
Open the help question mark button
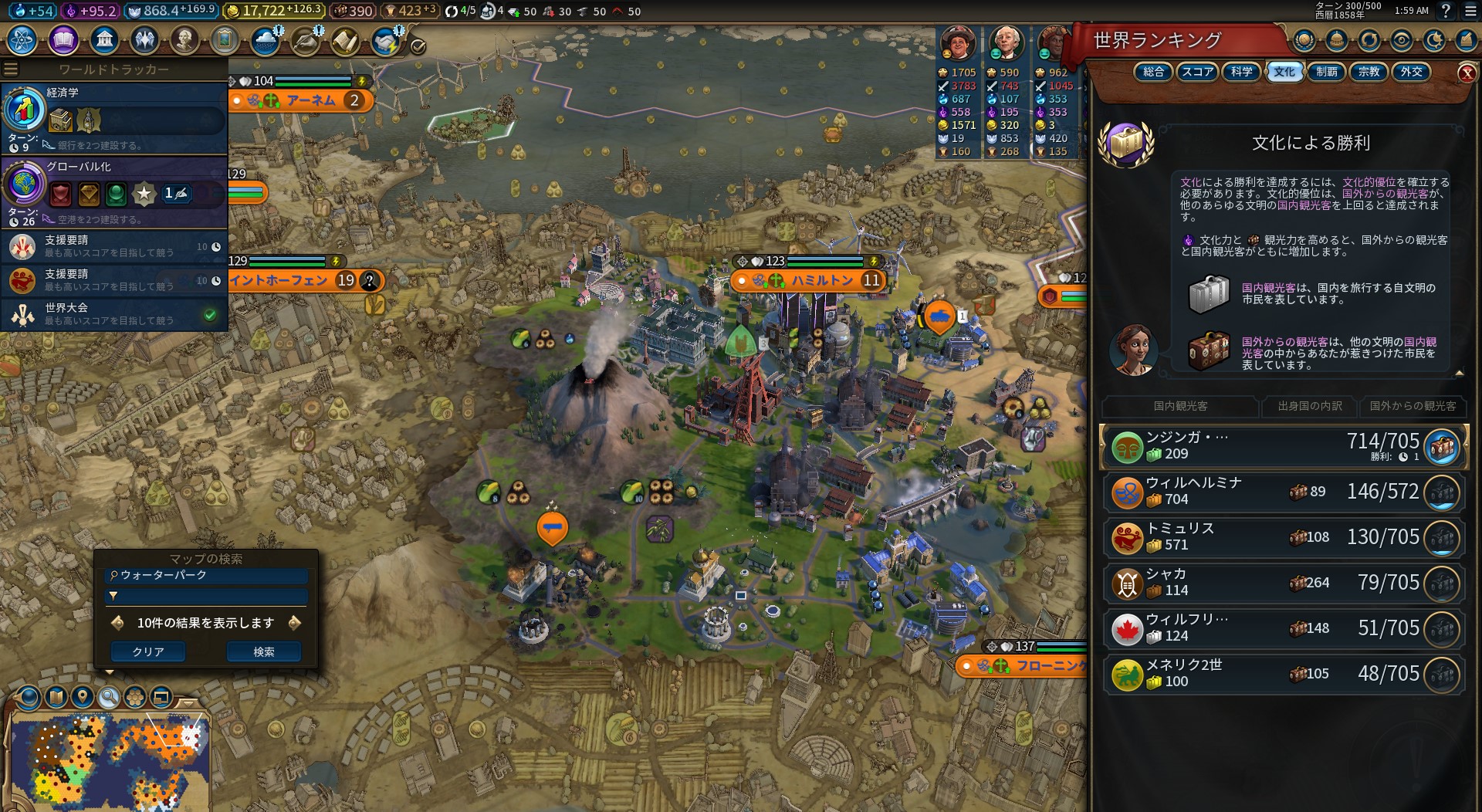(x=1446, y=11)
